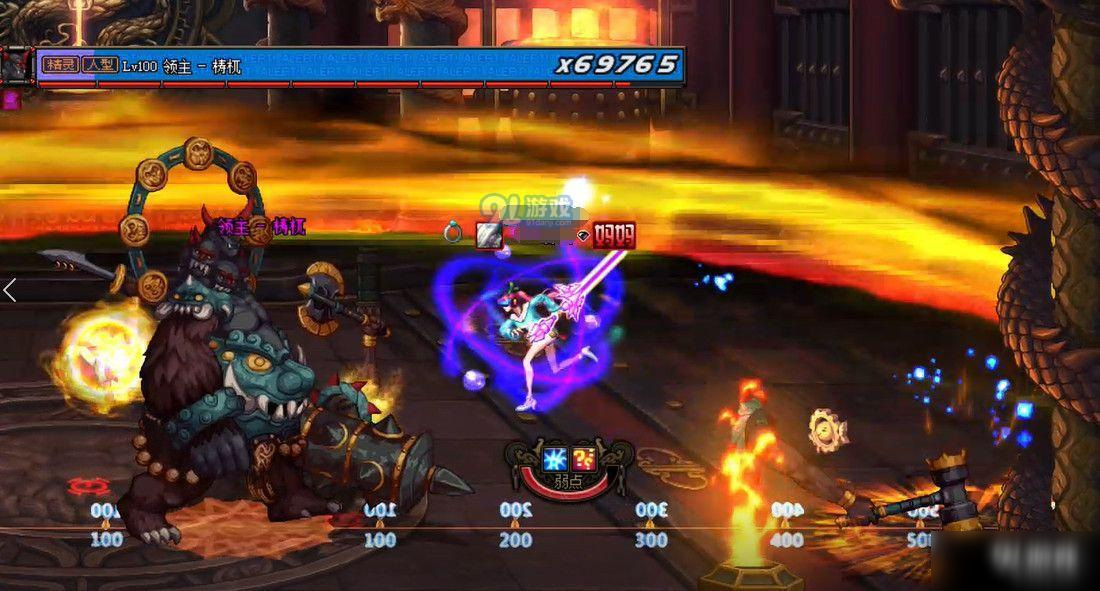Select the ring buff icon above the player
Screen dimensions: 1100x591
click(453, 233)
